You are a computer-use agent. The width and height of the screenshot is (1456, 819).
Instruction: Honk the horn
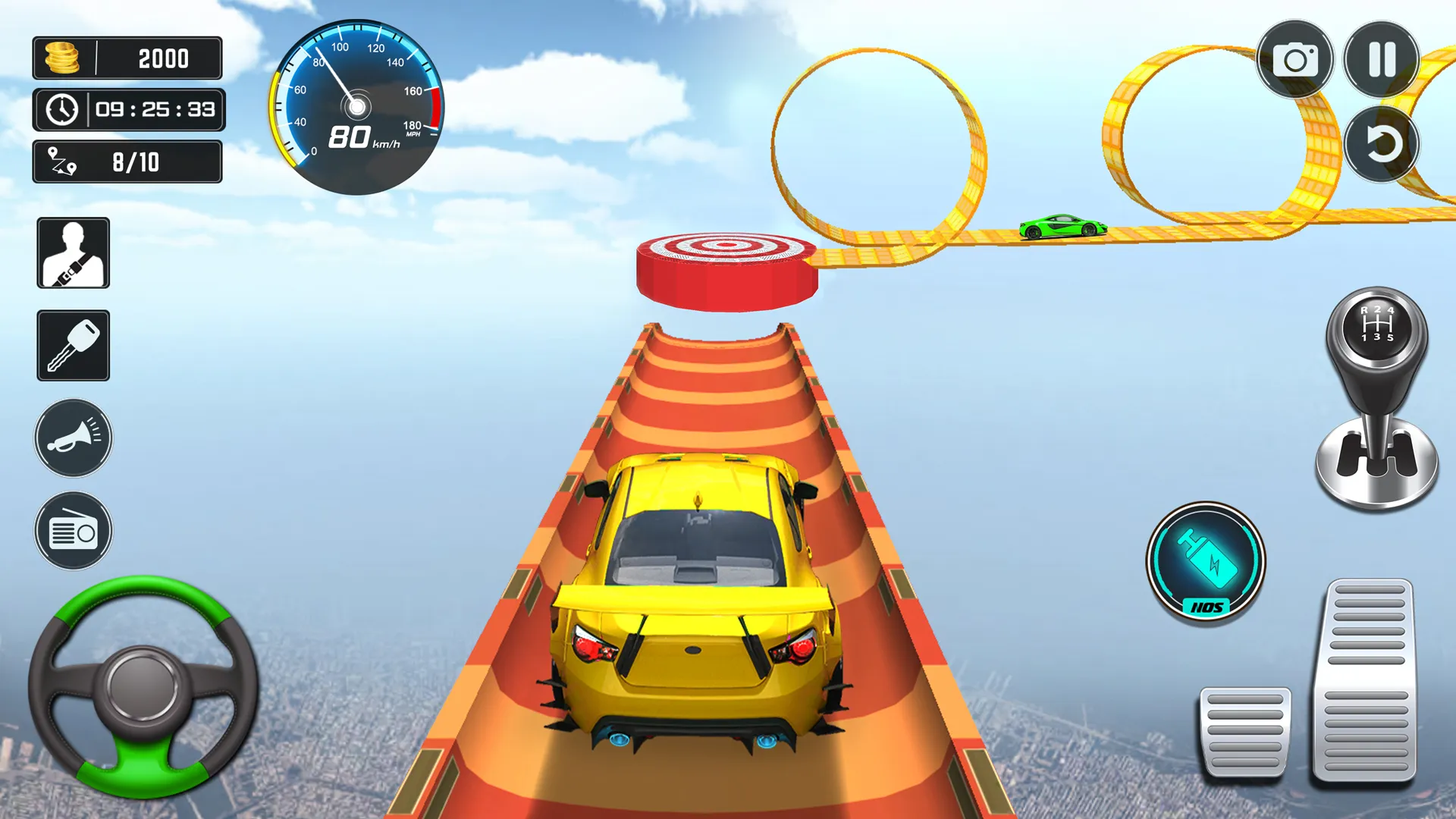73,440
